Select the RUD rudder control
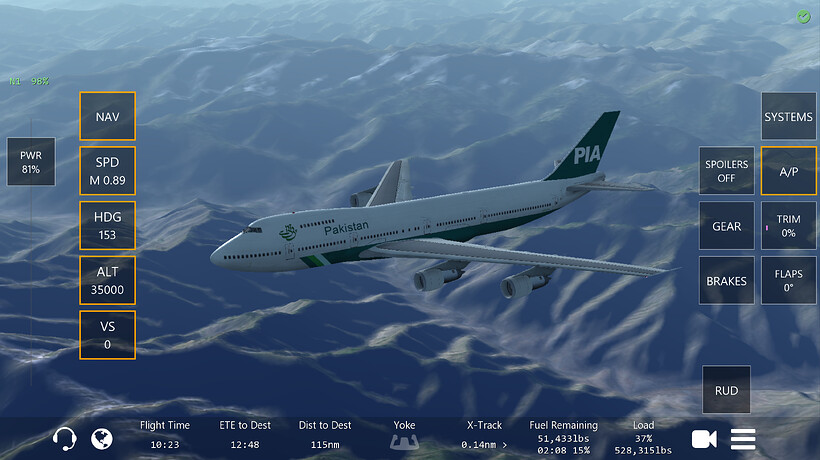820x460 pixels. tap(727, 390)
